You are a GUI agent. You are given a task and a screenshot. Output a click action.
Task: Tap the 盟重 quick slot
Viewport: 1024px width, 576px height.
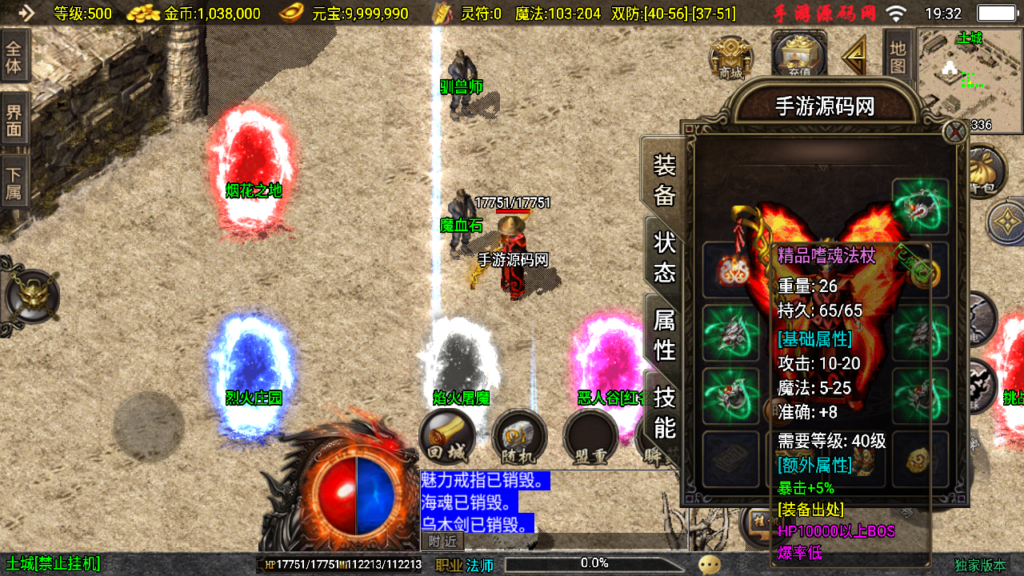click(x=590, y=438)
